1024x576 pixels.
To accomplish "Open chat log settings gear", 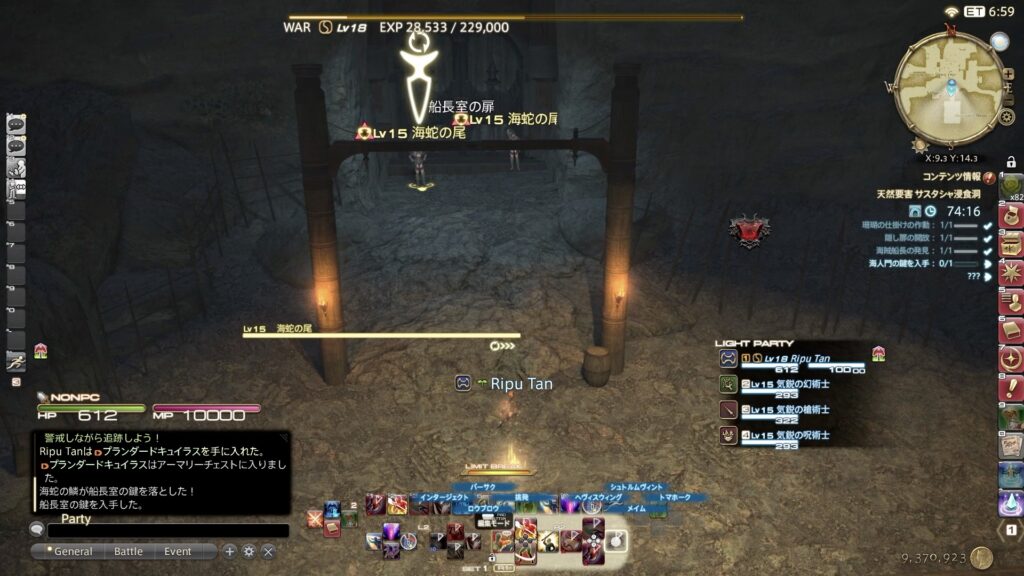I will [249, 551].
